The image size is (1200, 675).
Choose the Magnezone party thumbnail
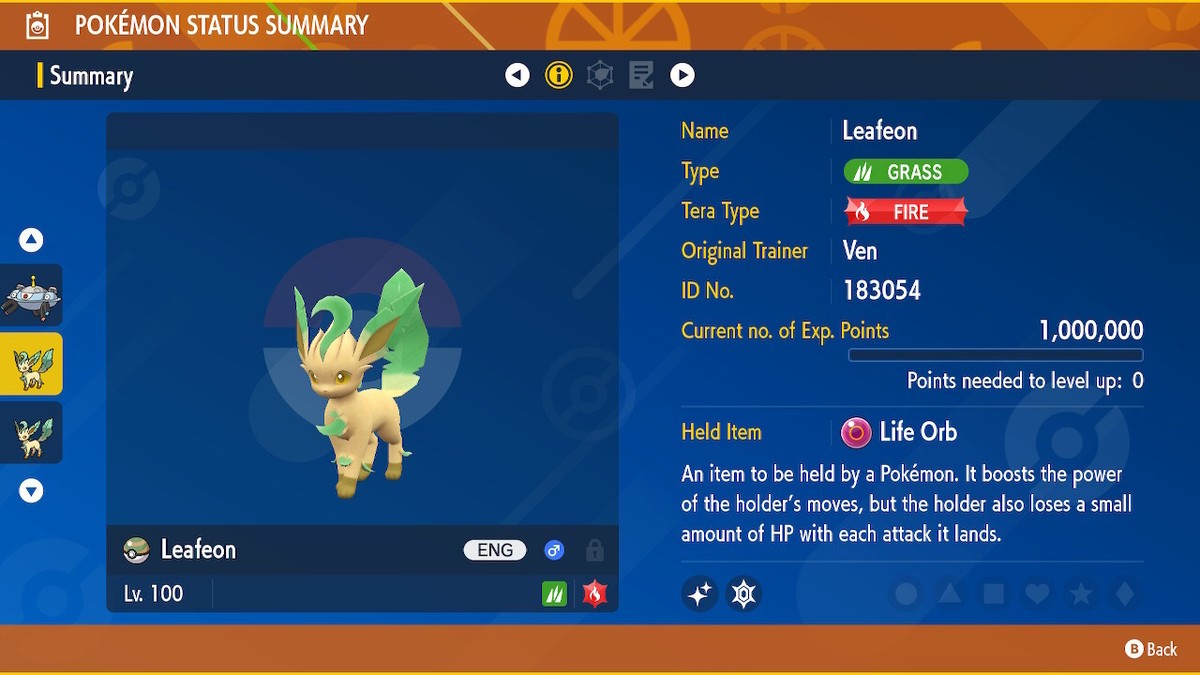click(32, 295)
